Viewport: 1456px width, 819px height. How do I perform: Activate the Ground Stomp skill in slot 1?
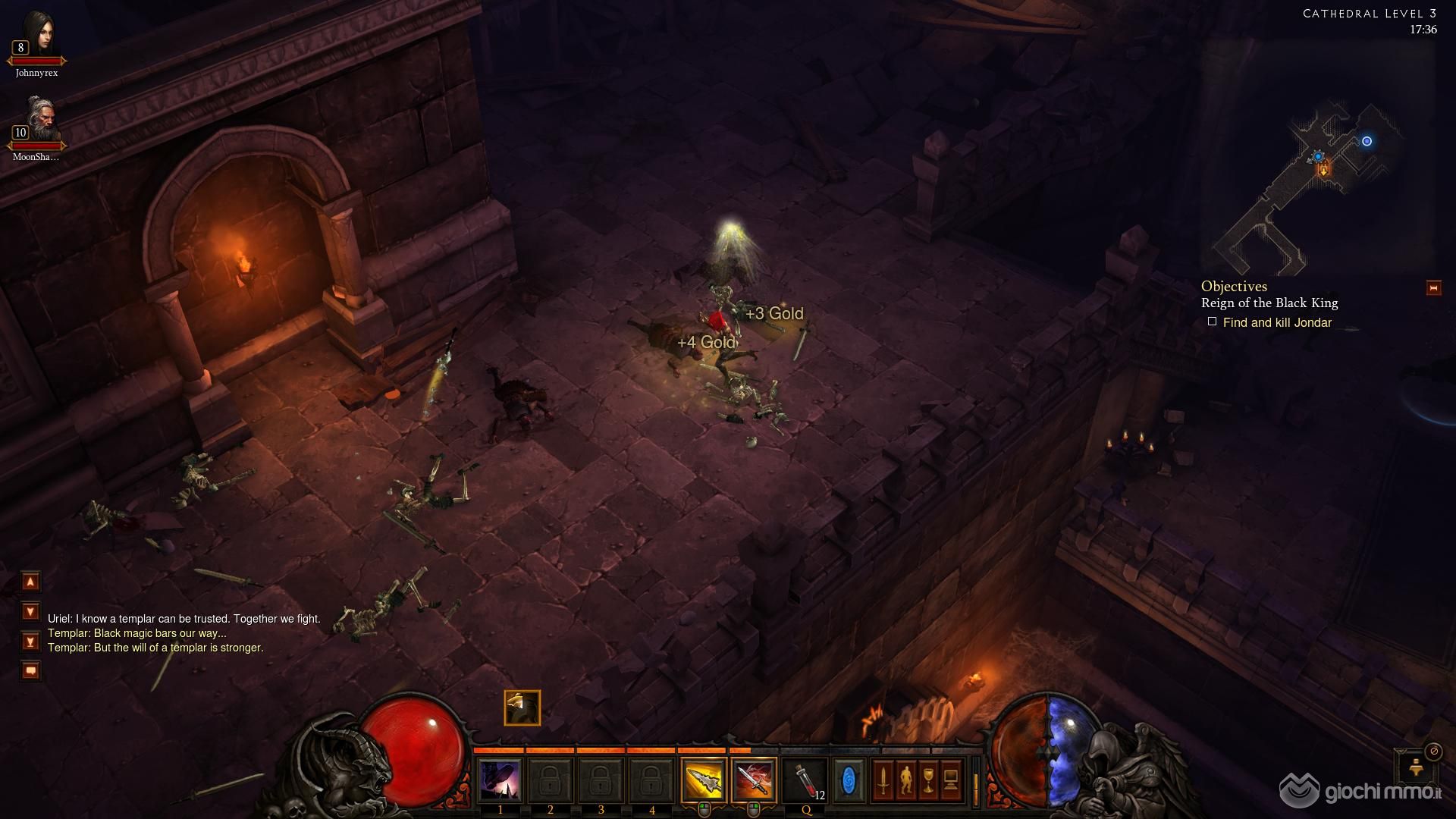(x=500, y=780)
